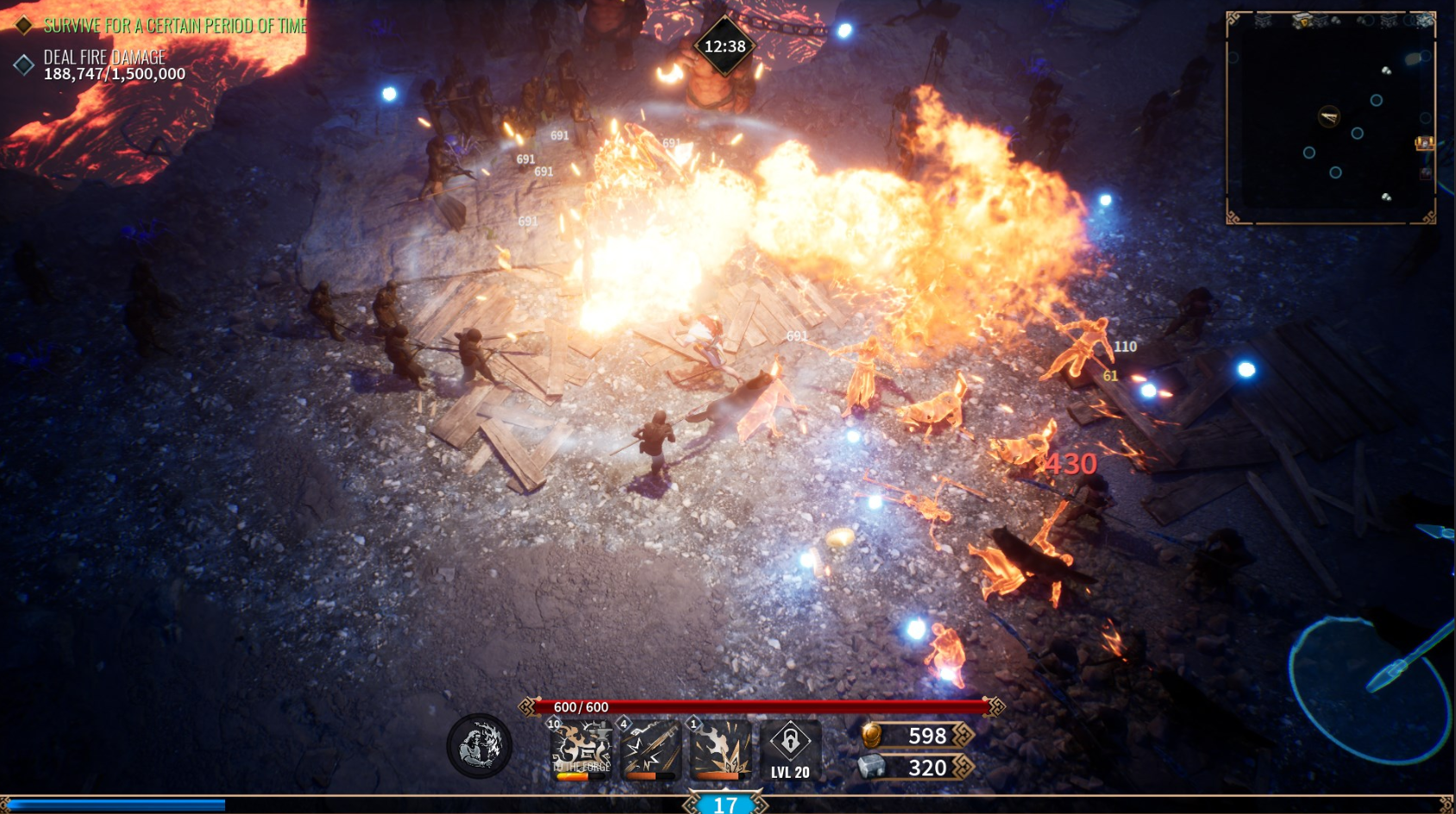Select the Survive objective tracker entry
The width and height of the screenshot is (1456, 814).
point(174,26)
